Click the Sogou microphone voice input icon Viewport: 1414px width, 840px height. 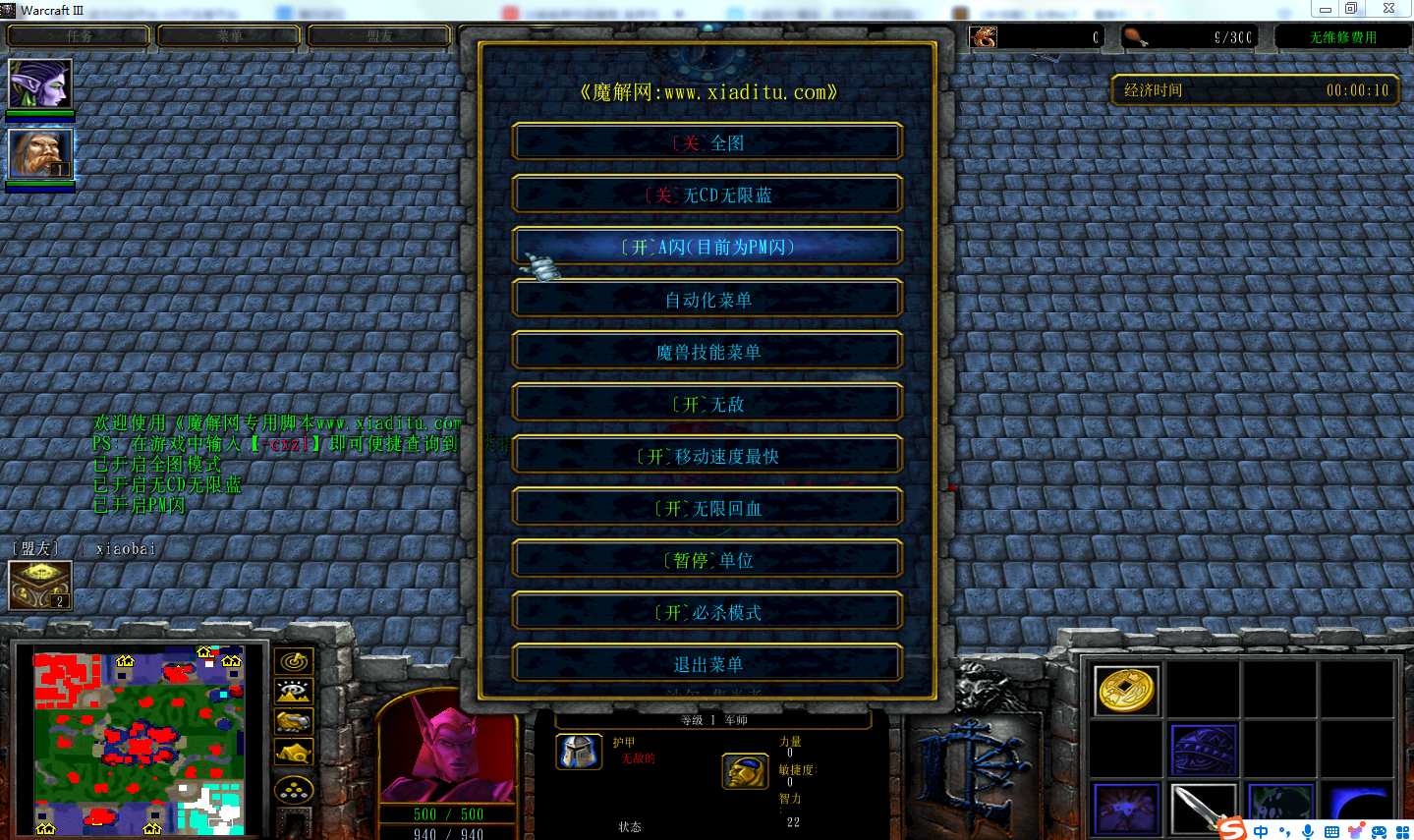click(1307, 829)
